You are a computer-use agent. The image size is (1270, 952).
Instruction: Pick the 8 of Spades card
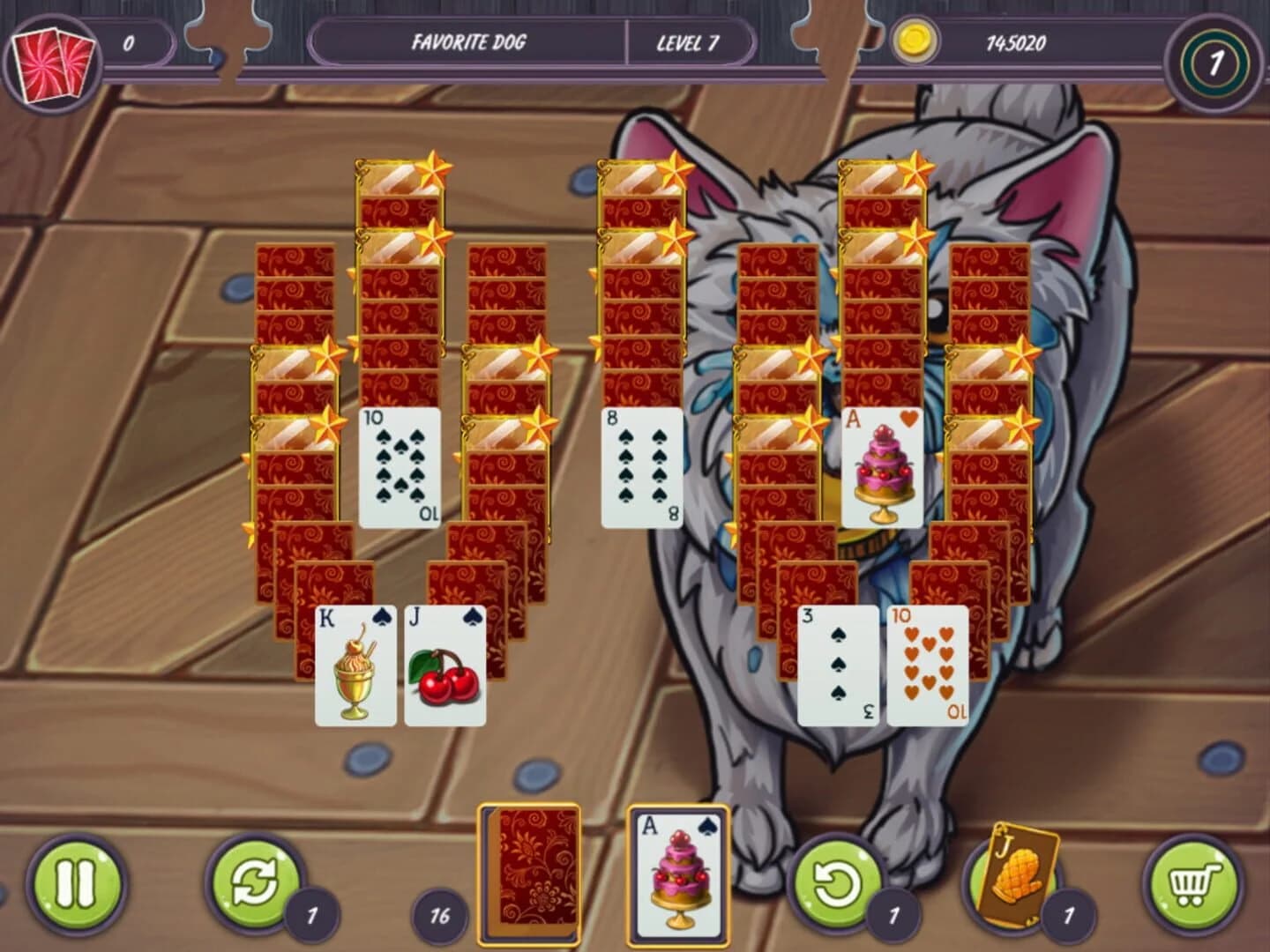click(x=640, y=465)
